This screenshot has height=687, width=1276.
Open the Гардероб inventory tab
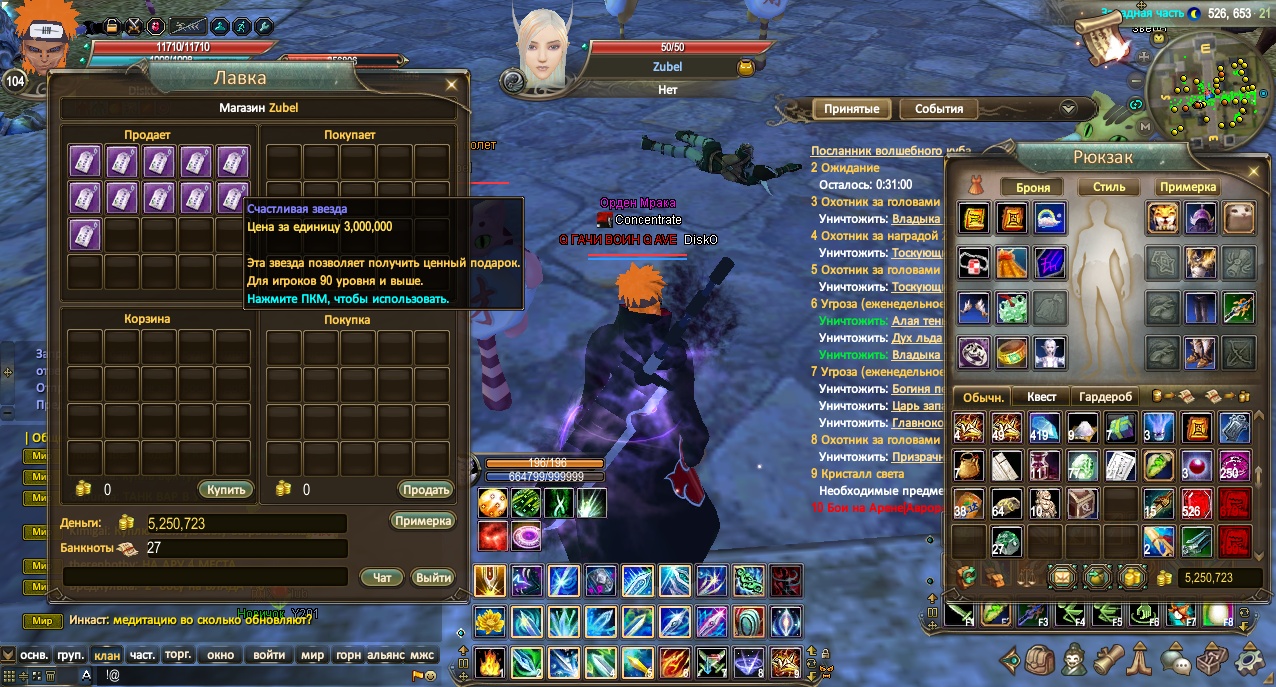pyautogui.click(x=1106, y=397)
